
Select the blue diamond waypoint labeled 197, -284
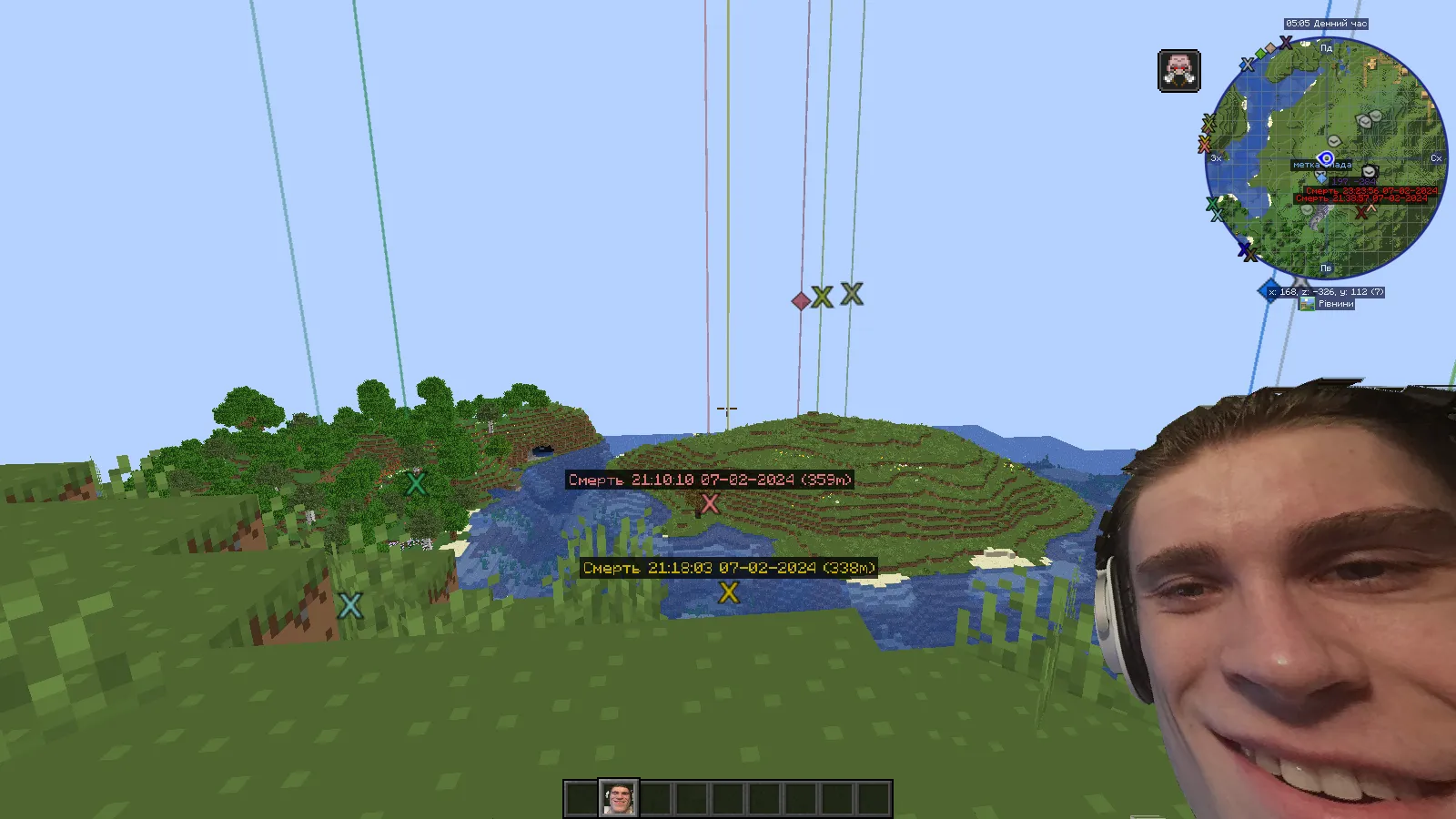coord(1322,179)
